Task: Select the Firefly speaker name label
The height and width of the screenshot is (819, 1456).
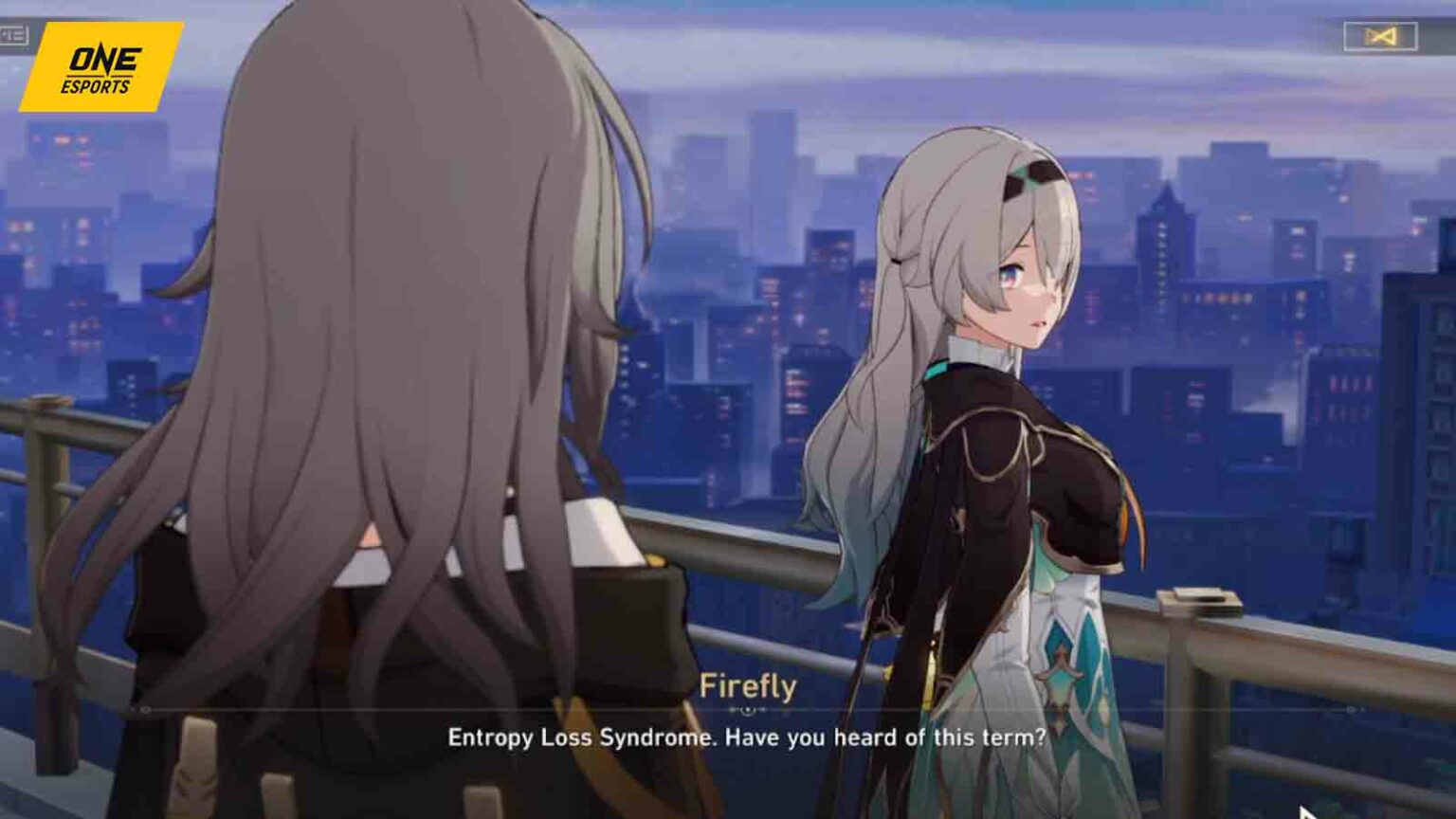Action: point(748,684)
